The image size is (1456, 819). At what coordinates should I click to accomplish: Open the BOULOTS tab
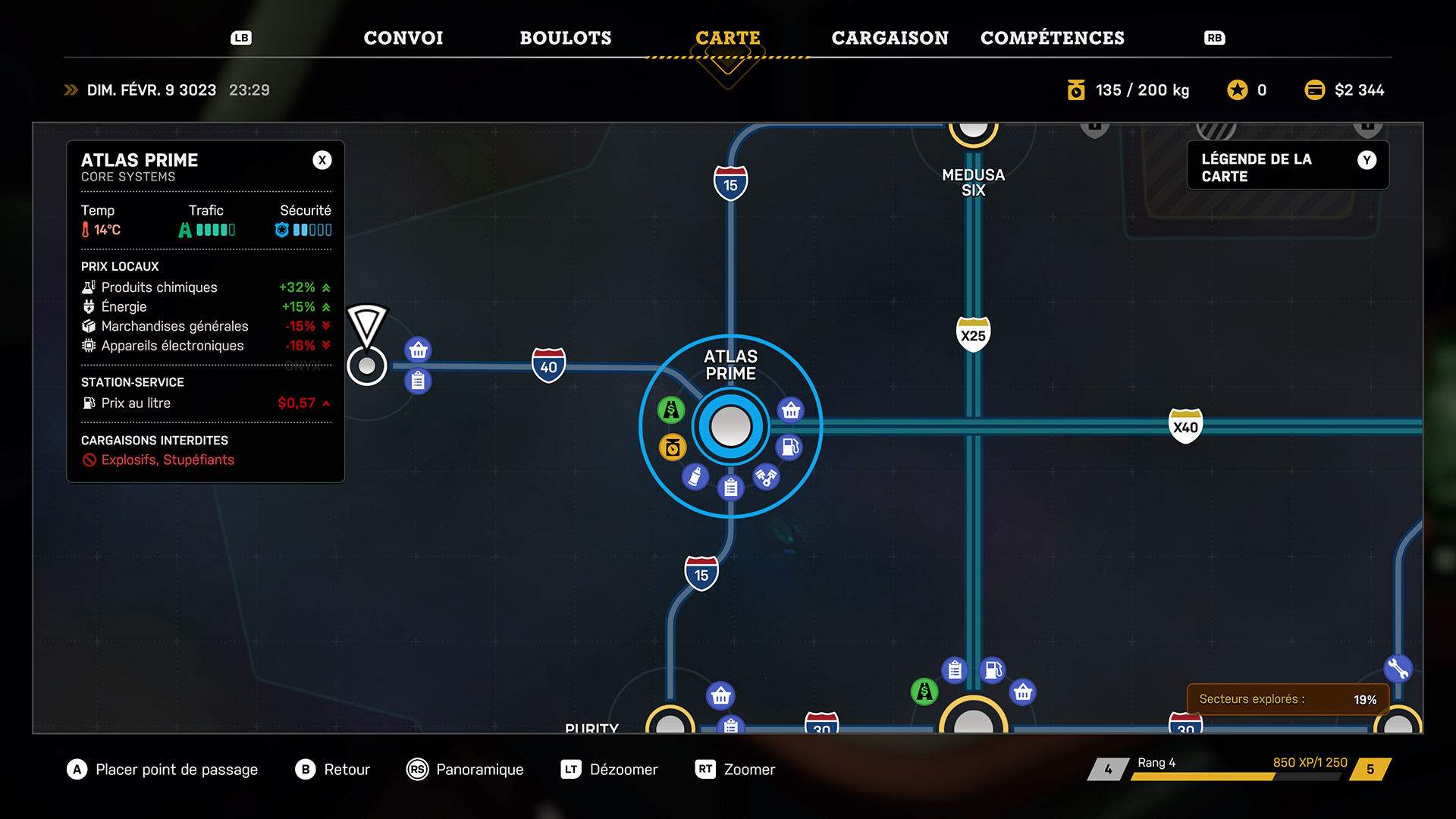point(565,38)
